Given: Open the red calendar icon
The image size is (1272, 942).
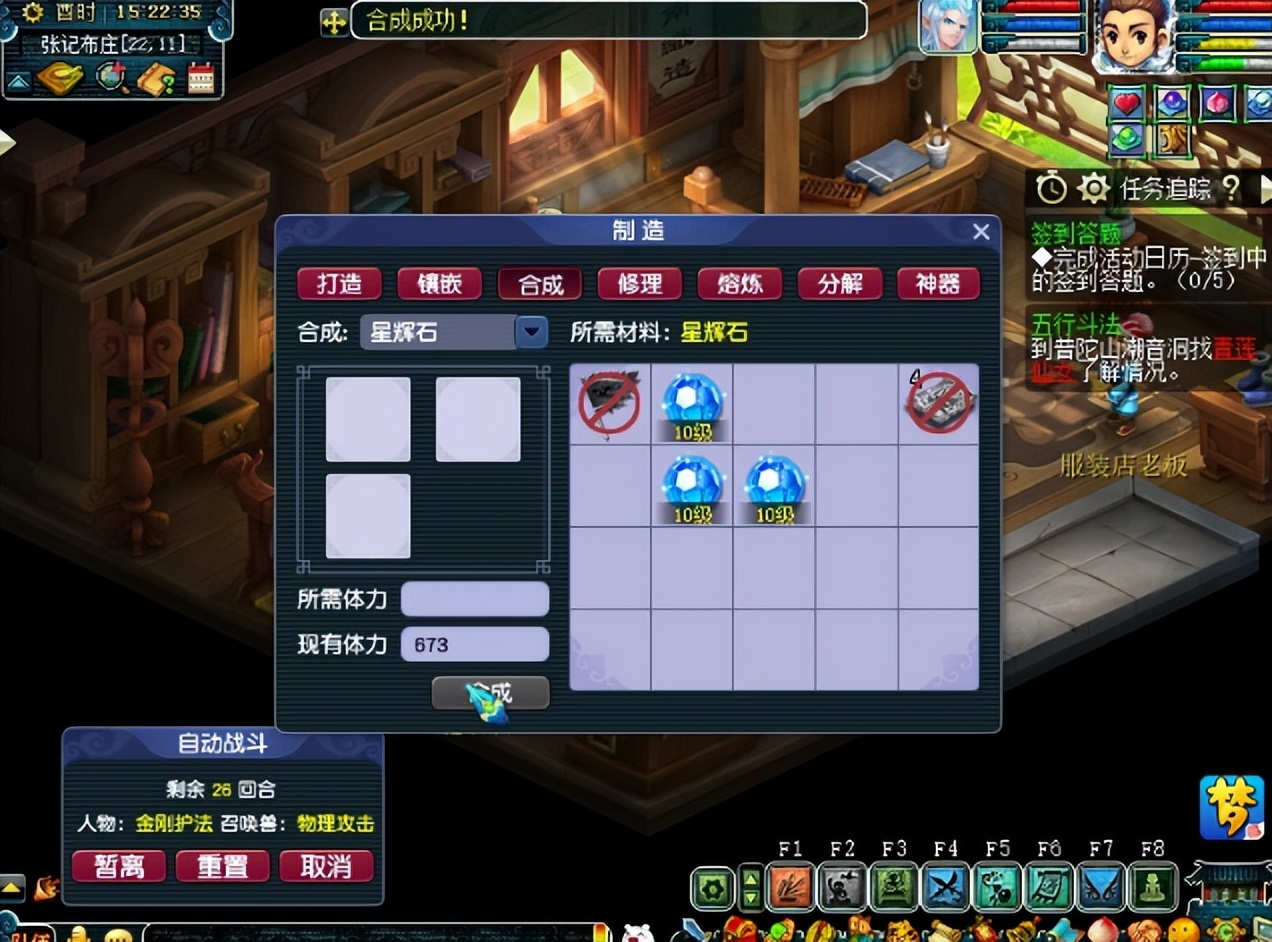Looking at the screenshot, I should point(201,78).
